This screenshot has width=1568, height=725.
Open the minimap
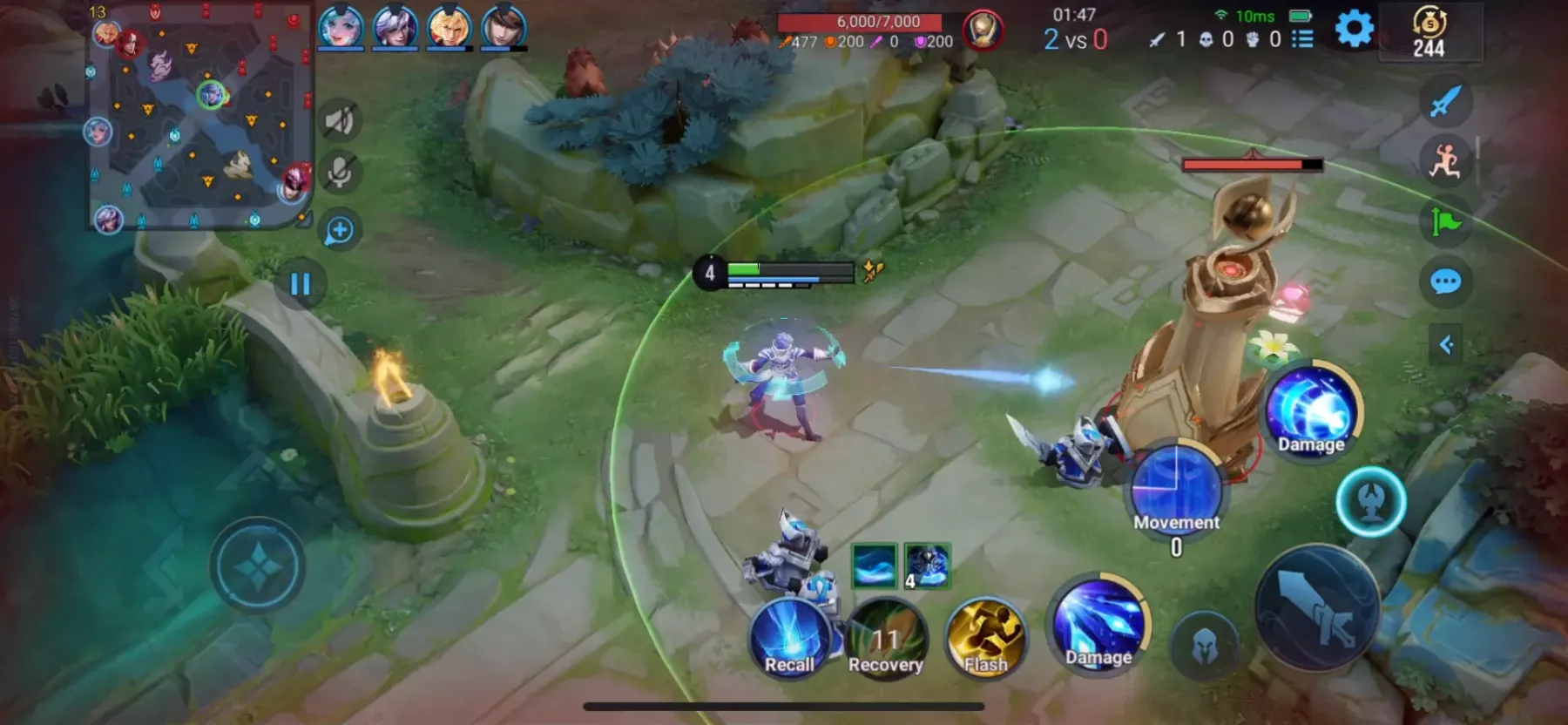199,118
